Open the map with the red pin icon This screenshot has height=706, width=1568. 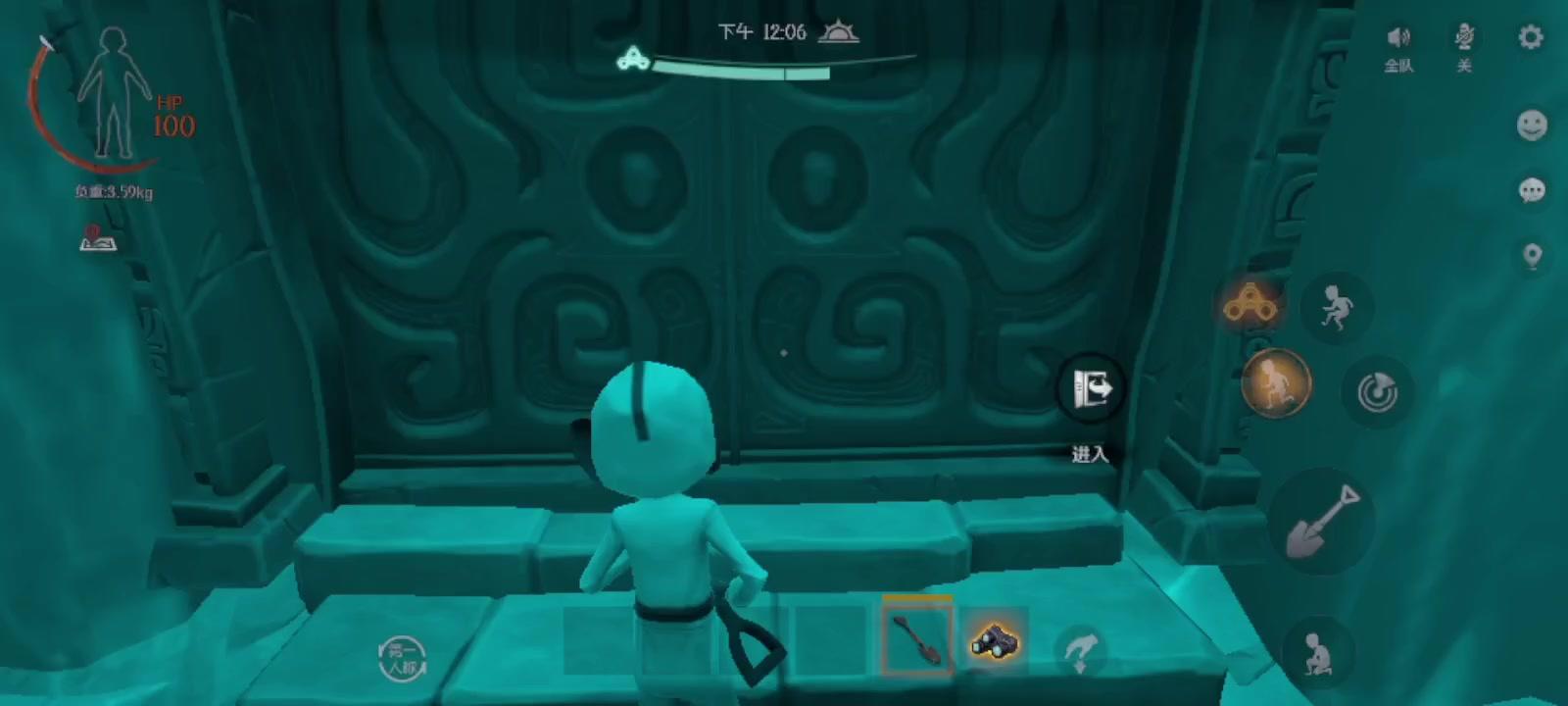(x=97, y=238)
